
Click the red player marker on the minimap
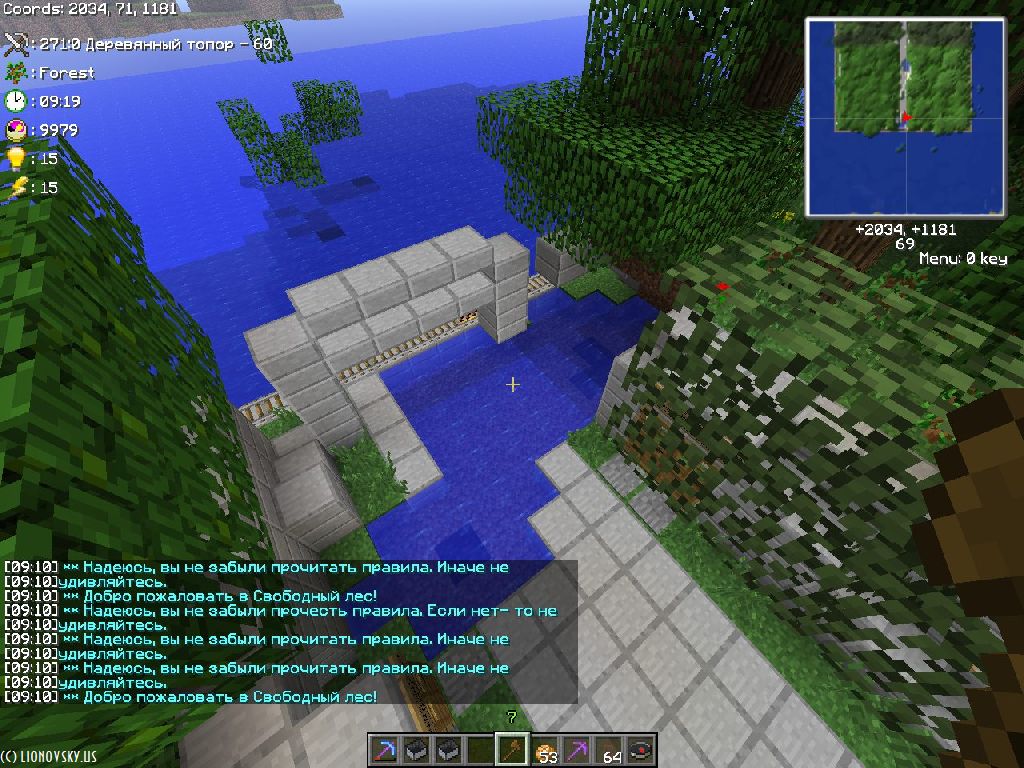pos(905,118)
